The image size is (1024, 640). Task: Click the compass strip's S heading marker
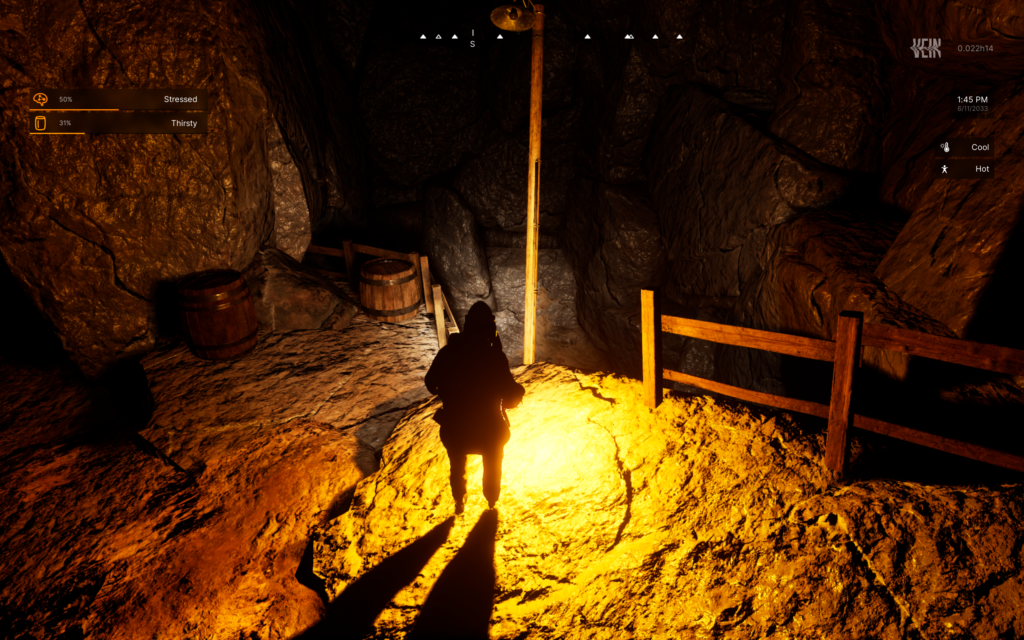tap(473, 44)
